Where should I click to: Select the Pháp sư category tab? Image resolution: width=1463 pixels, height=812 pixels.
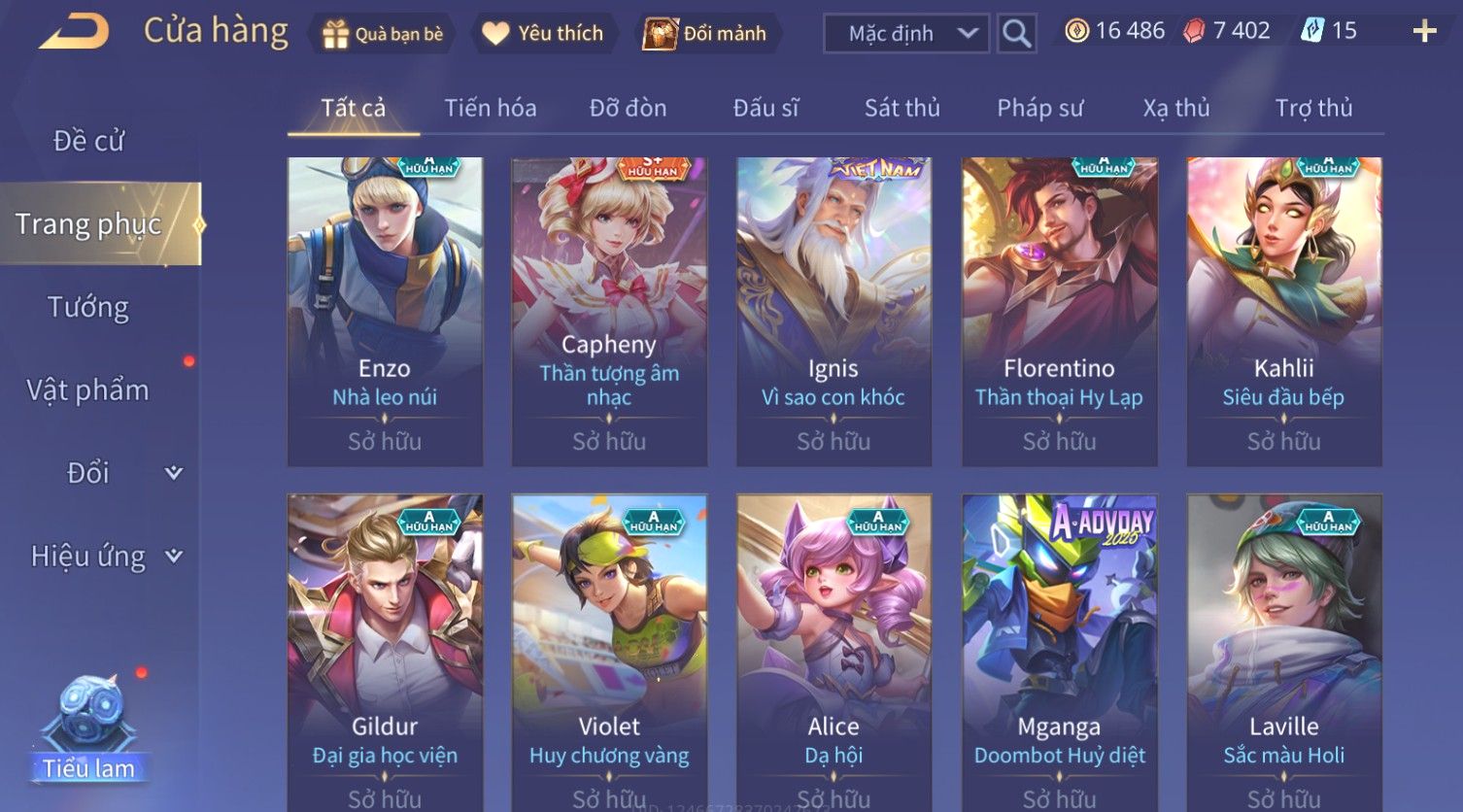click(x=1039, y=108)
